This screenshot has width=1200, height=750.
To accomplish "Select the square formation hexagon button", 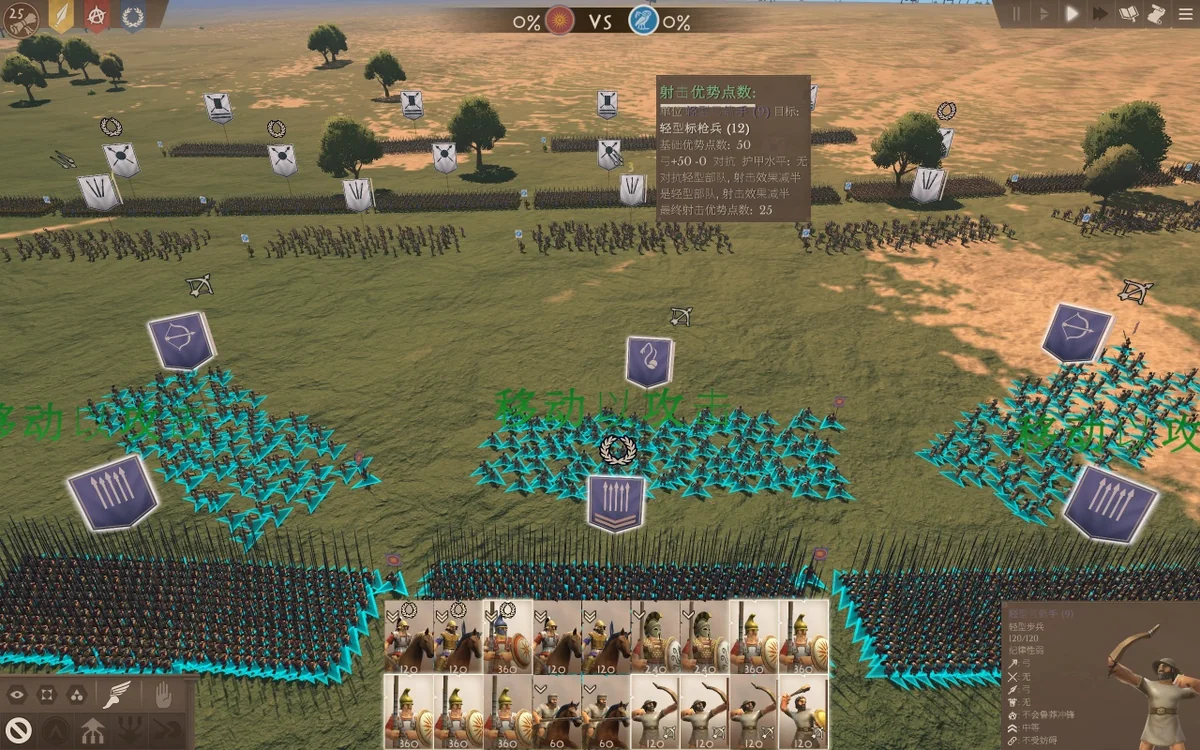I will (x=46, y=694).
